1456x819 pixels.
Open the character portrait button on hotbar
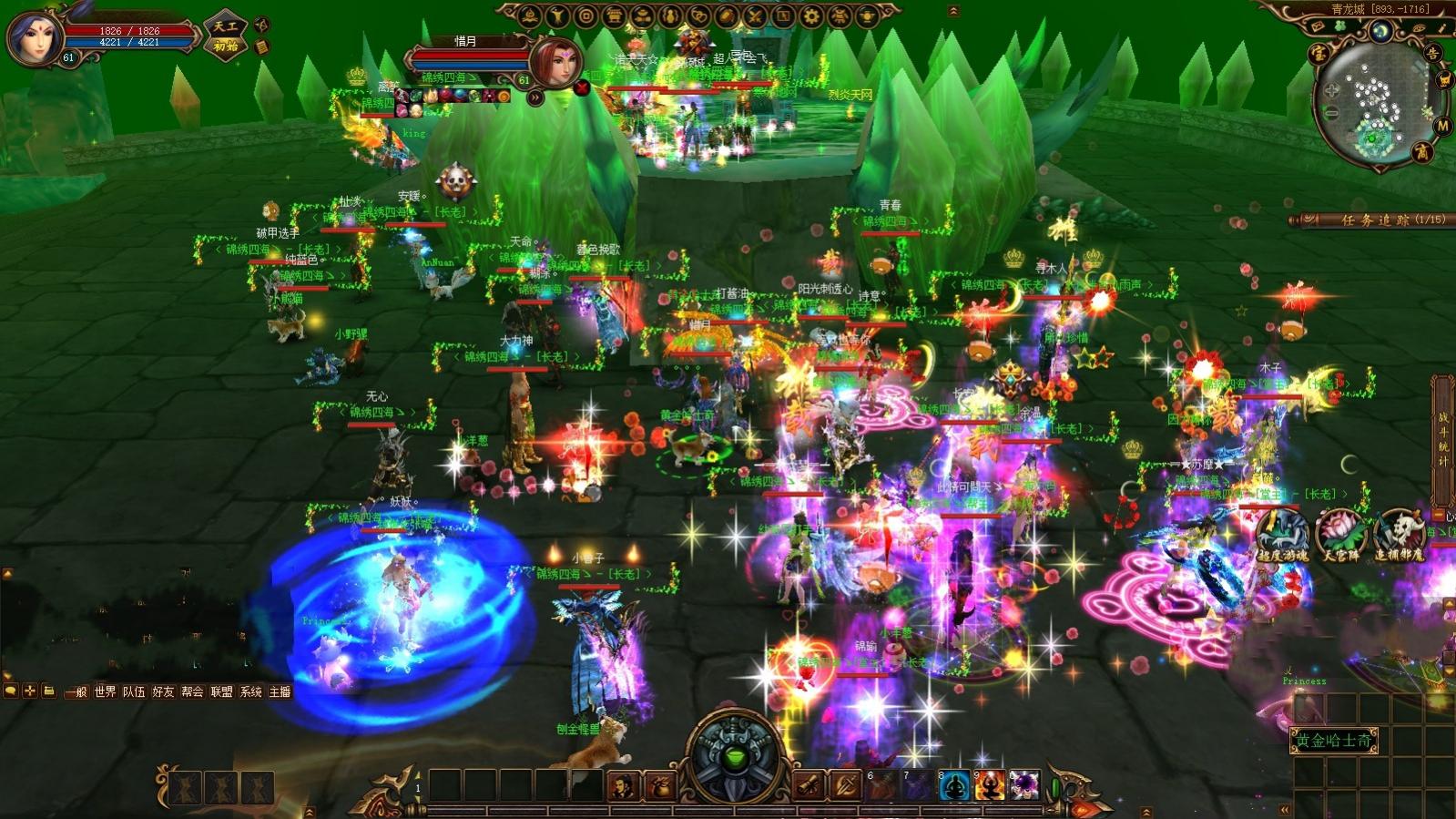(x=623, y=785)
